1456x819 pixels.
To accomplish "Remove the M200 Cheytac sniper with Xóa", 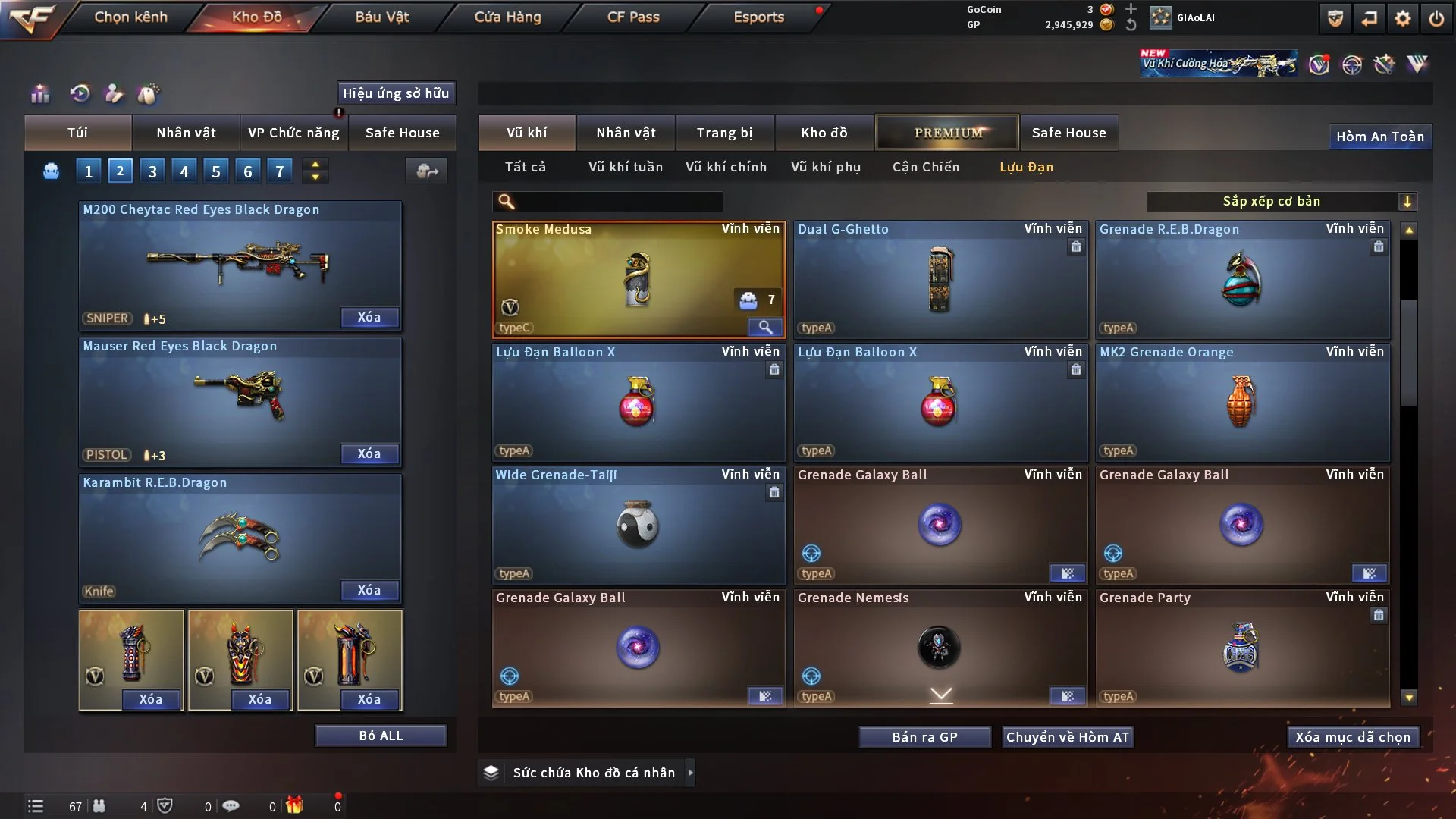I will click(369, 318).
